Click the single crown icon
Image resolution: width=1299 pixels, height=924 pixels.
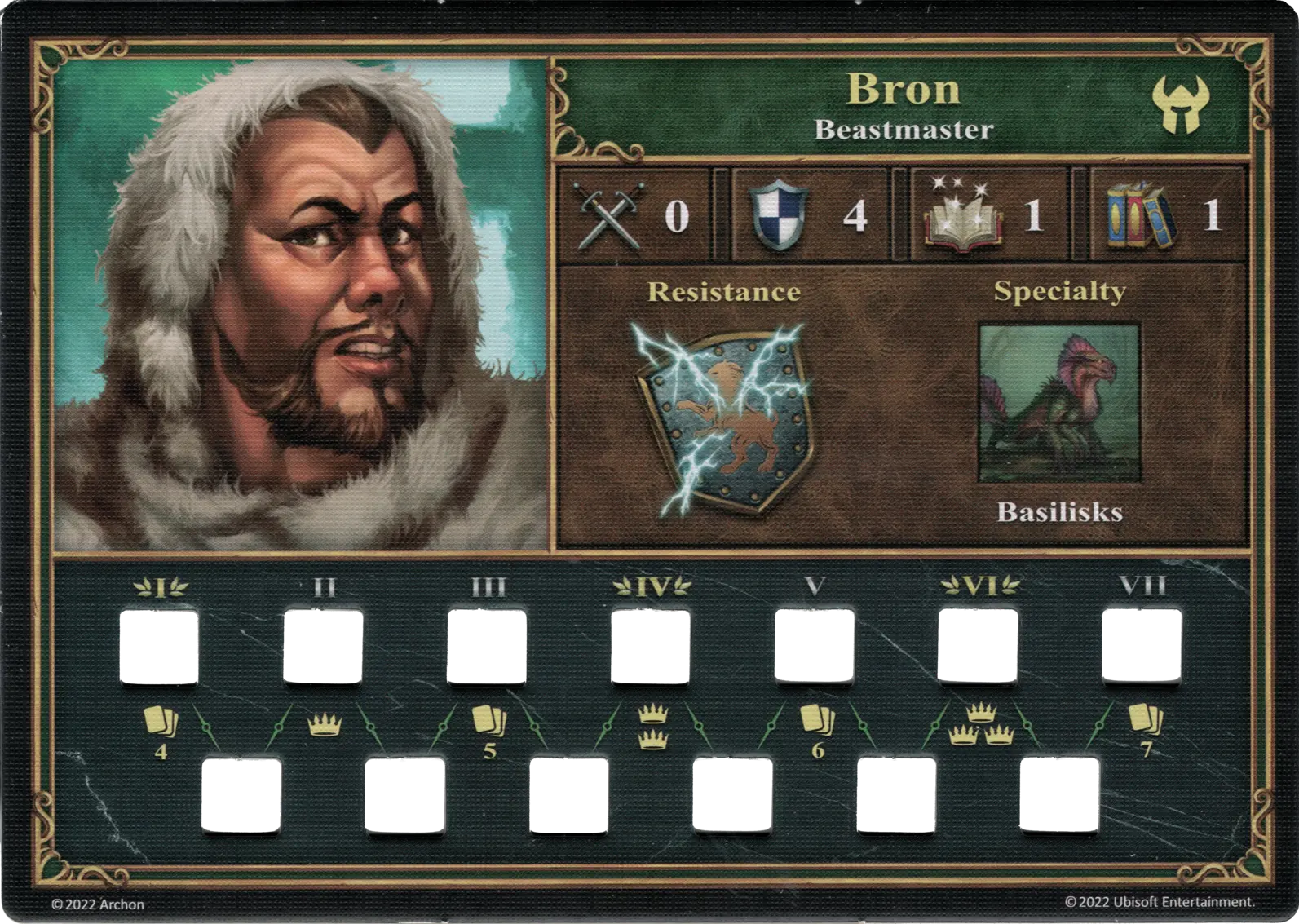[324, 724]
